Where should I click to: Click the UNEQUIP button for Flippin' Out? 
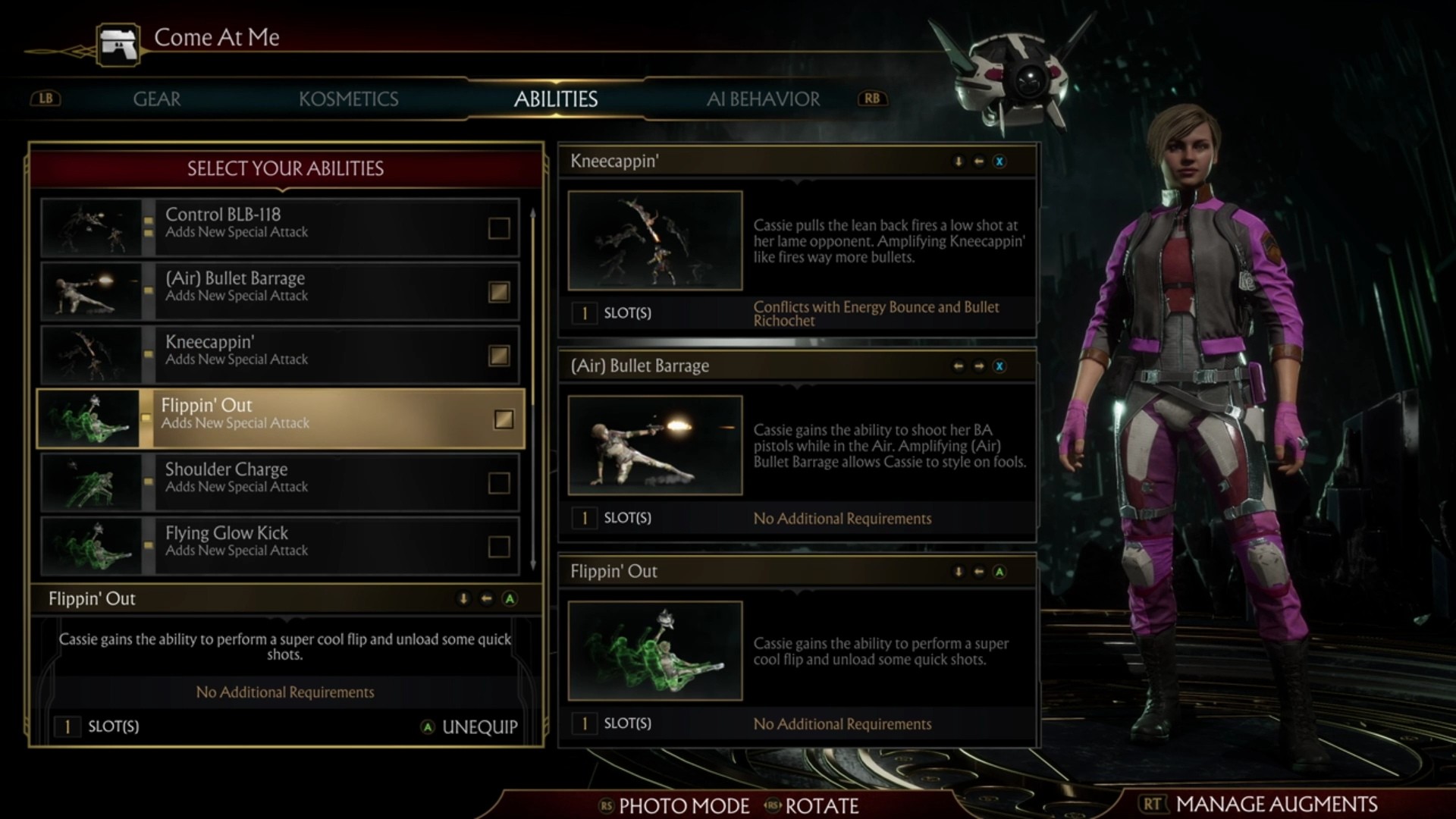479,726
